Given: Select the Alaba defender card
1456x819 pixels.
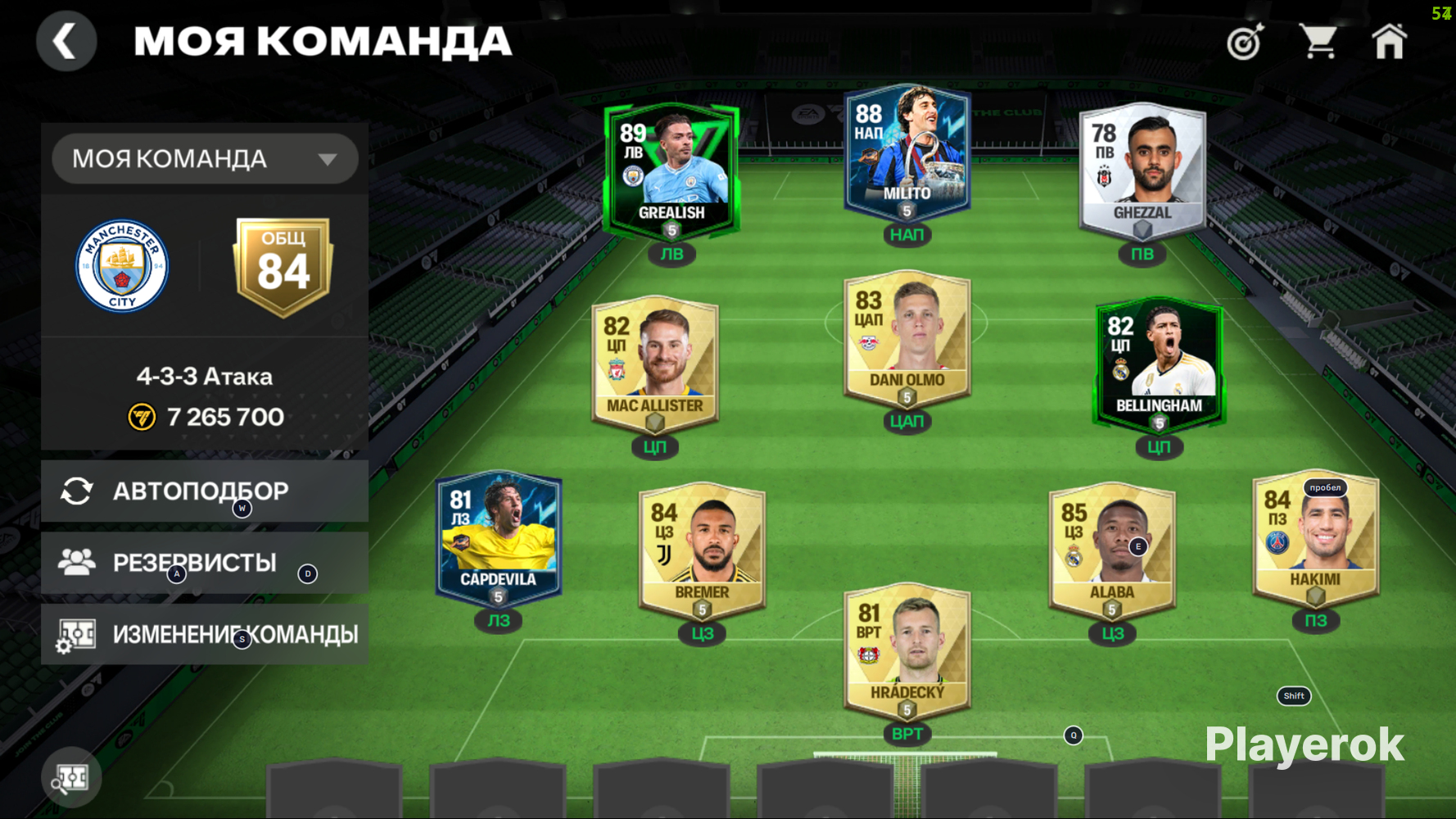Looking at the screenshot, I should pyautogui.click(x=1112, y=550).
